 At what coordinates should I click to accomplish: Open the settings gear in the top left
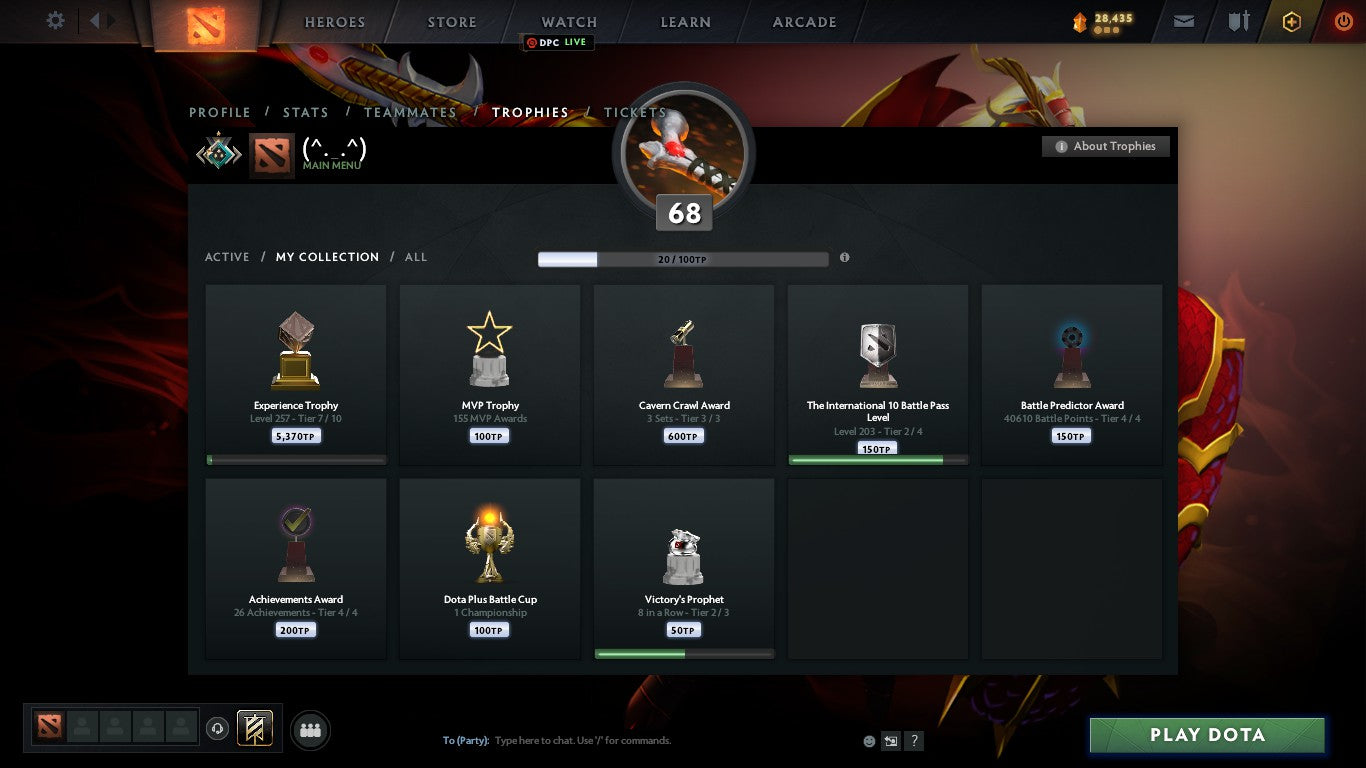coord(55,20)
